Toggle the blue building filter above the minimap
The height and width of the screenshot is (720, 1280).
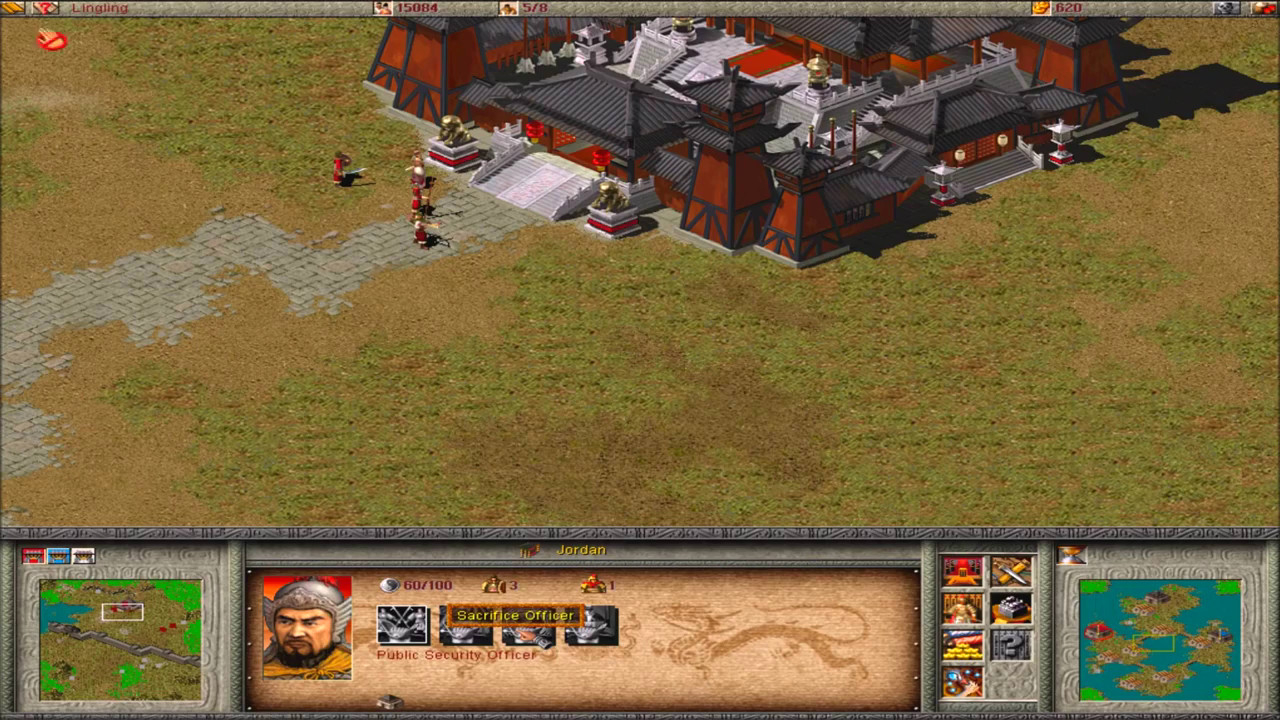58,555
